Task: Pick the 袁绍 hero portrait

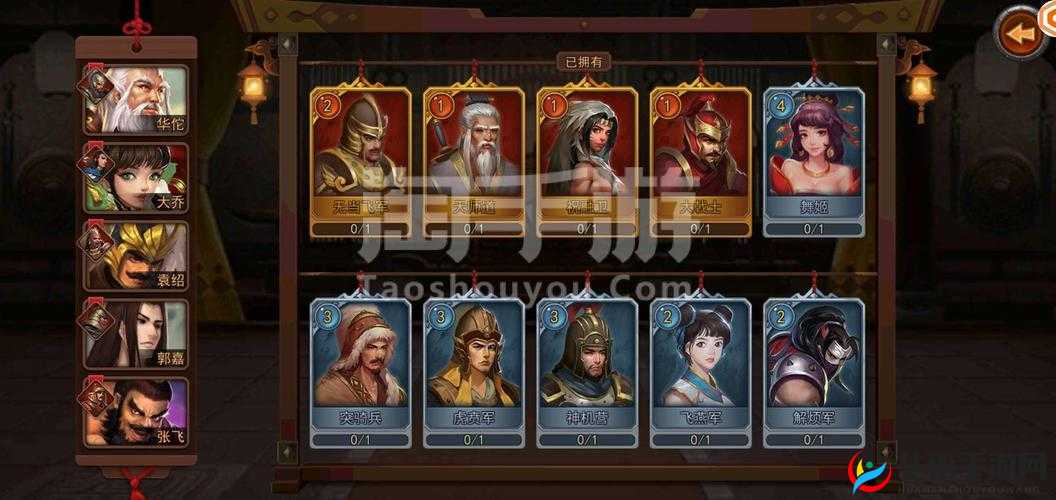Action: [136, 256]
